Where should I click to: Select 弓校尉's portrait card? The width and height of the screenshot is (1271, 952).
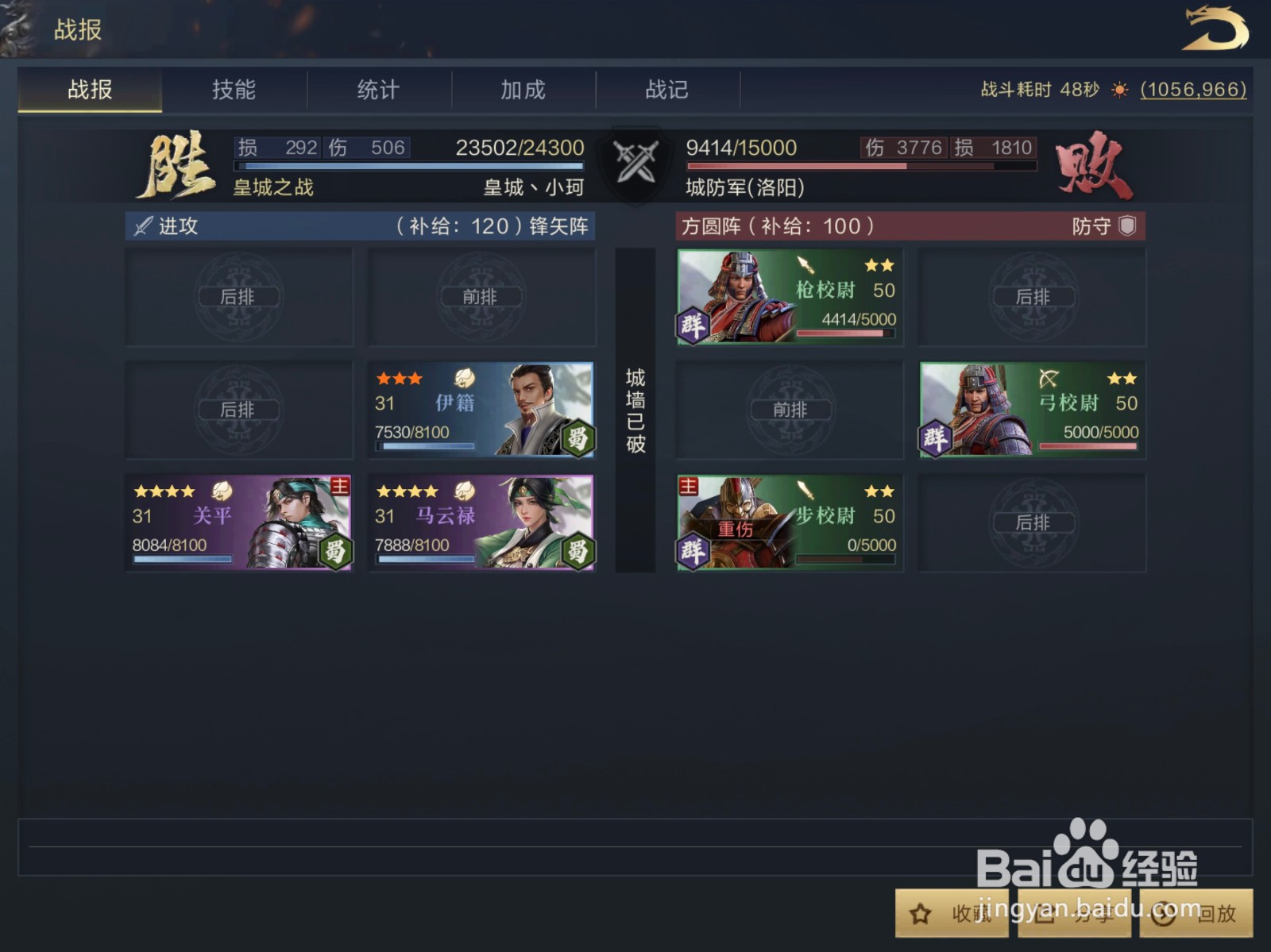click(1031, 410)
